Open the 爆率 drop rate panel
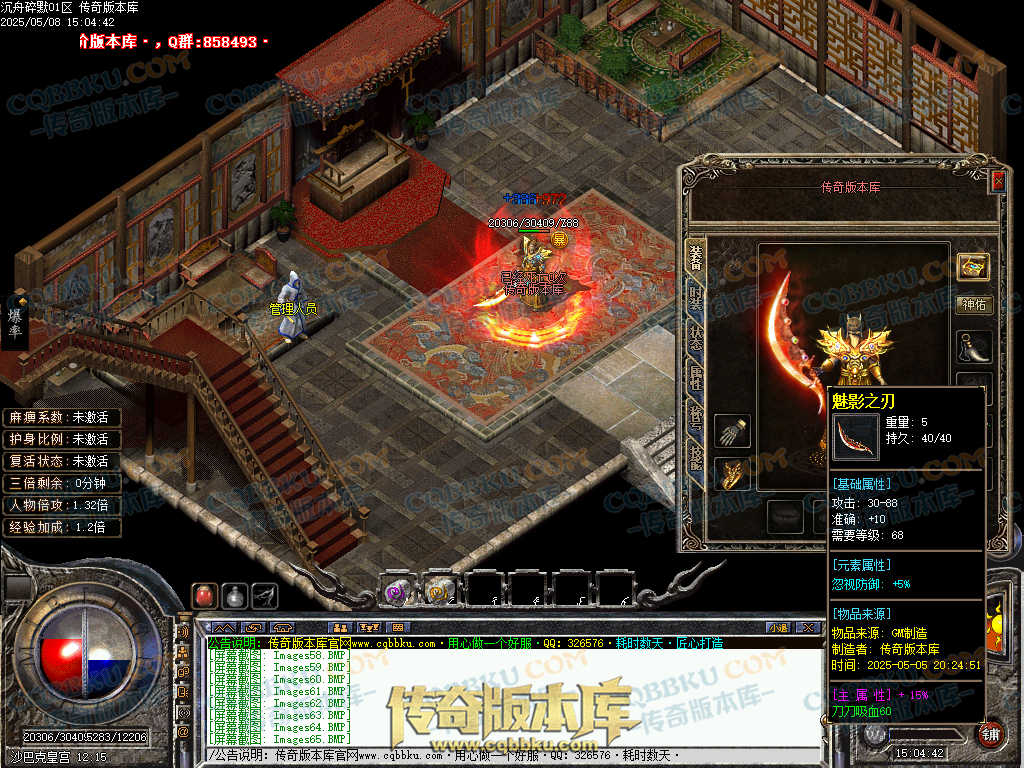The height and width of the screenshot is (768, 1024). click(x=15, y=322)
